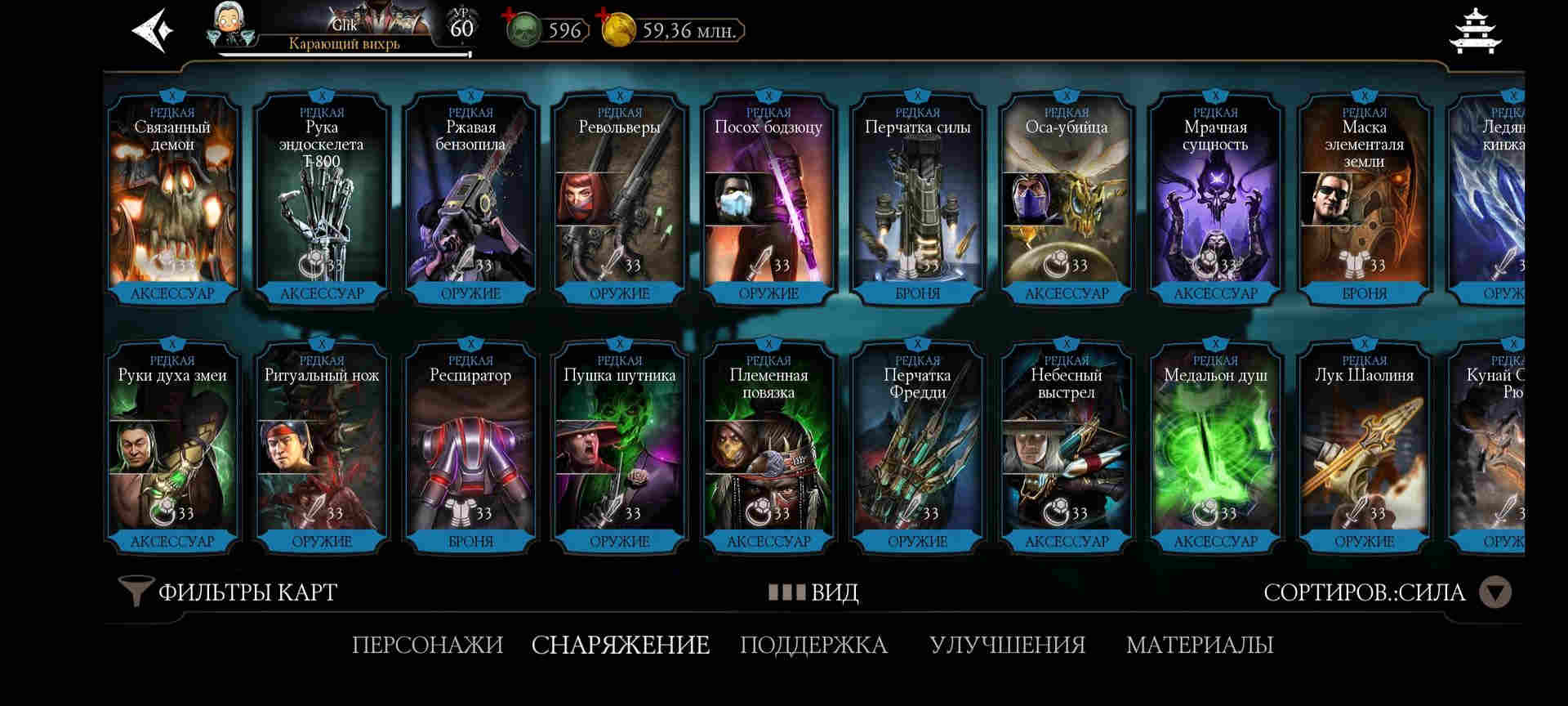Screen dimensions: 1568x706
Task: Choose the Рука эндоскелета T-800 card
Action: pos(322,199)
